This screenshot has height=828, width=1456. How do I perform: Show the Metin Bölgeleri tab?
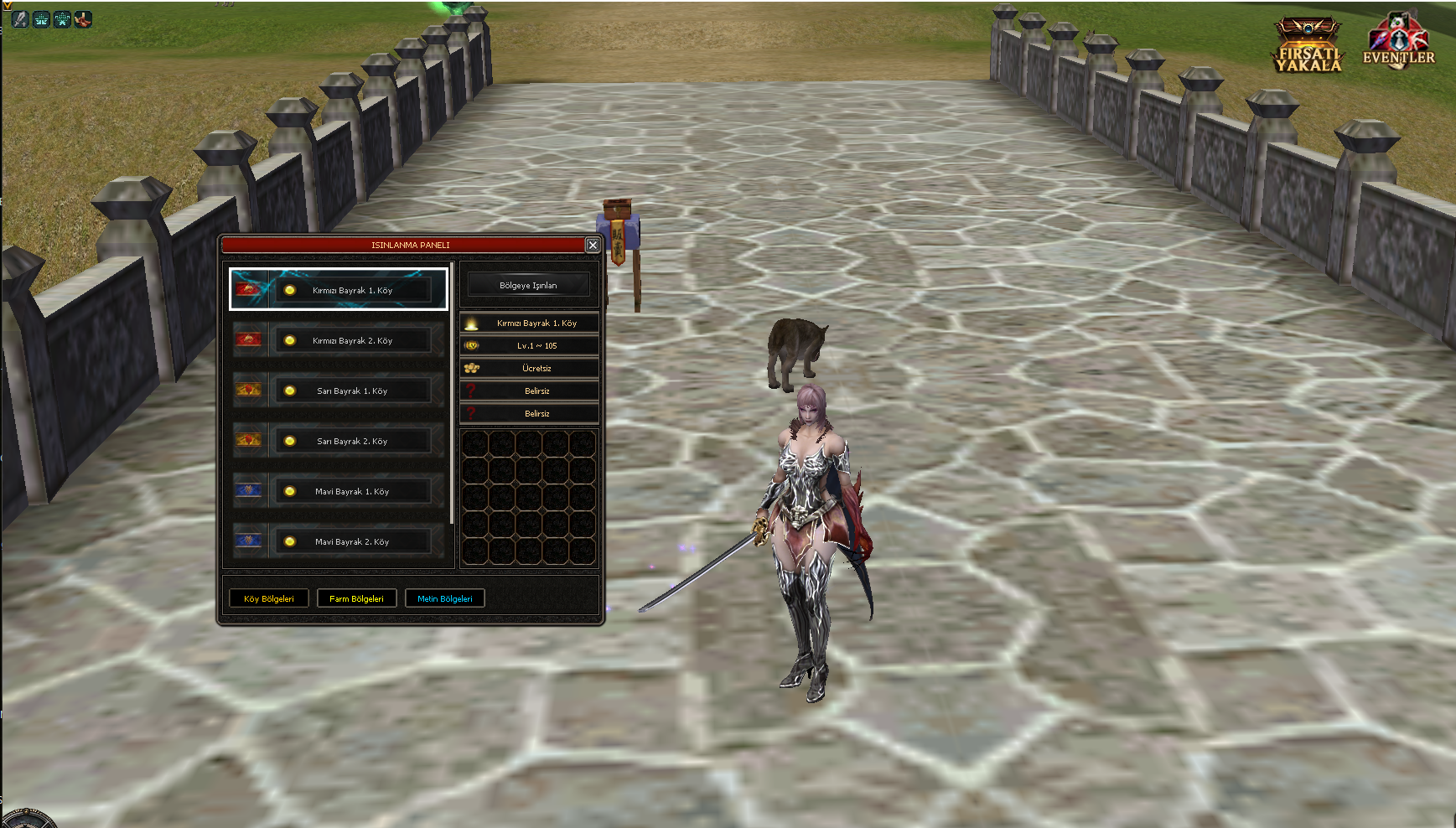[x=445, y=598]
